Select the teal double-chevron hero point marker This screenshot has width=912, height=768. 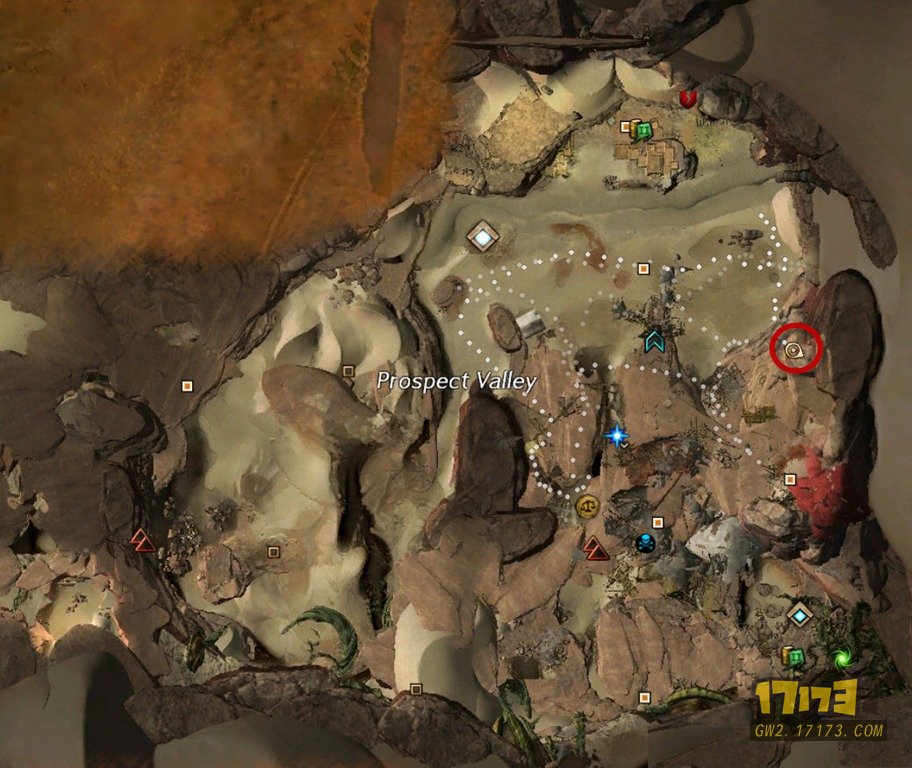click(655, 341)
